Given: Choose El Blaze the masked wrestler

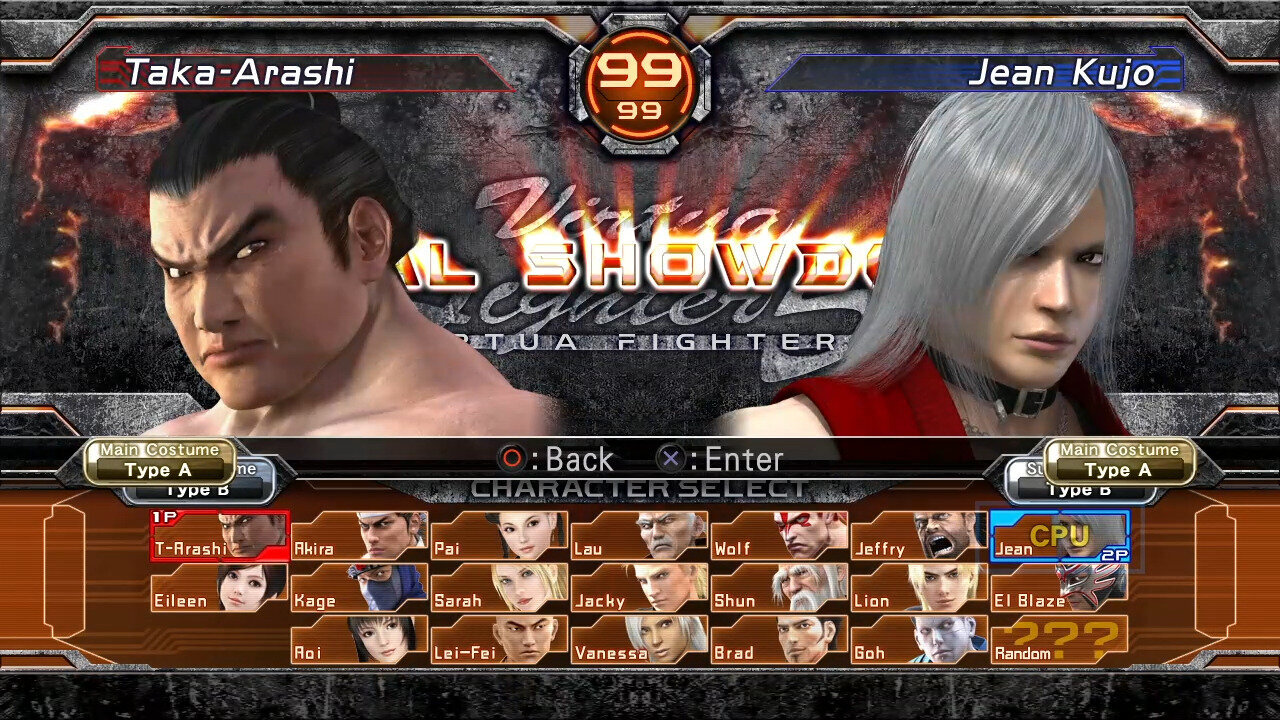Looking at the screenshot, I should [x=1059, y=588].
